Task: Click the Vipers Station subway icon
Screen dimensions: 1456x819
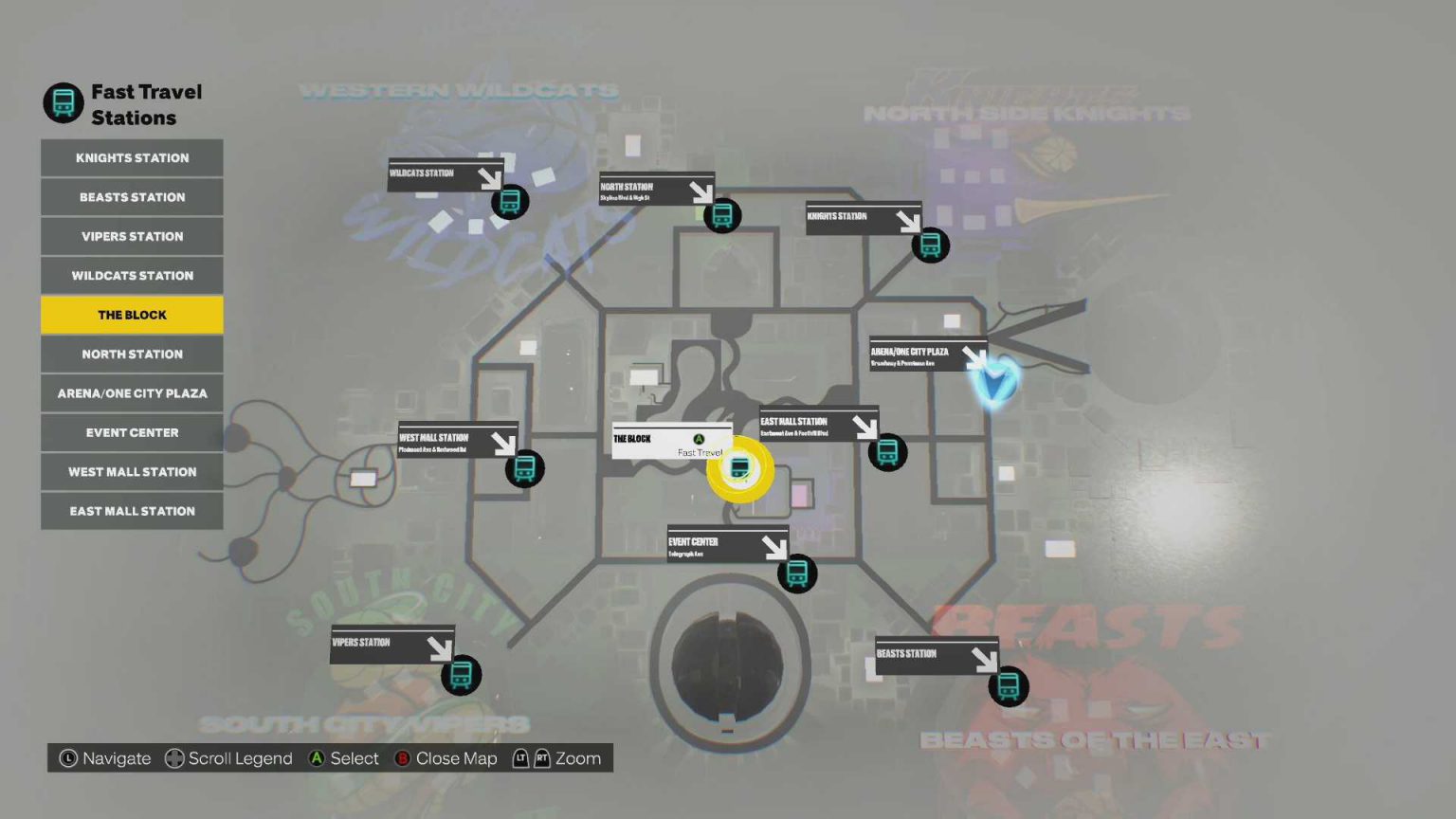Action: pyautogui.click(x=460, y=674)
